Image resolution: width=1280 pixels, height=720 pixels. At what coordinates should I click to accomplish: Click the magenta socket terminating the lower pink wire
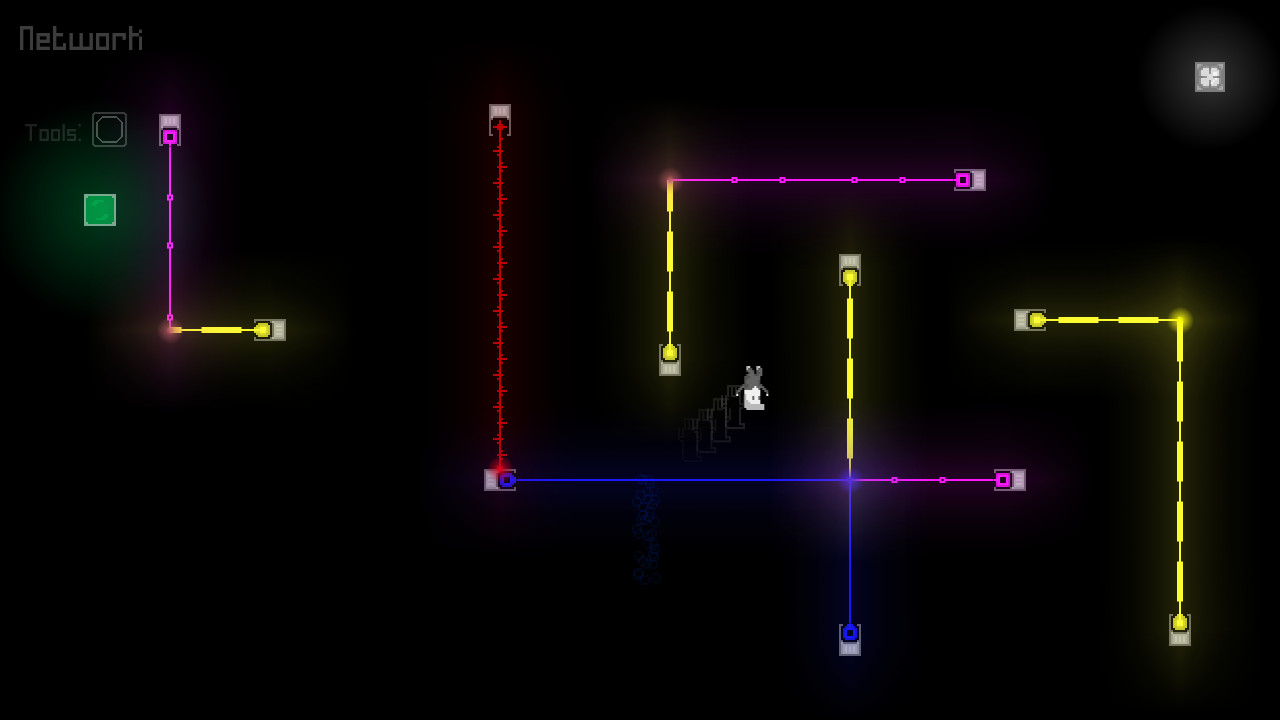pyautogui.click(x=1003, y=480)
